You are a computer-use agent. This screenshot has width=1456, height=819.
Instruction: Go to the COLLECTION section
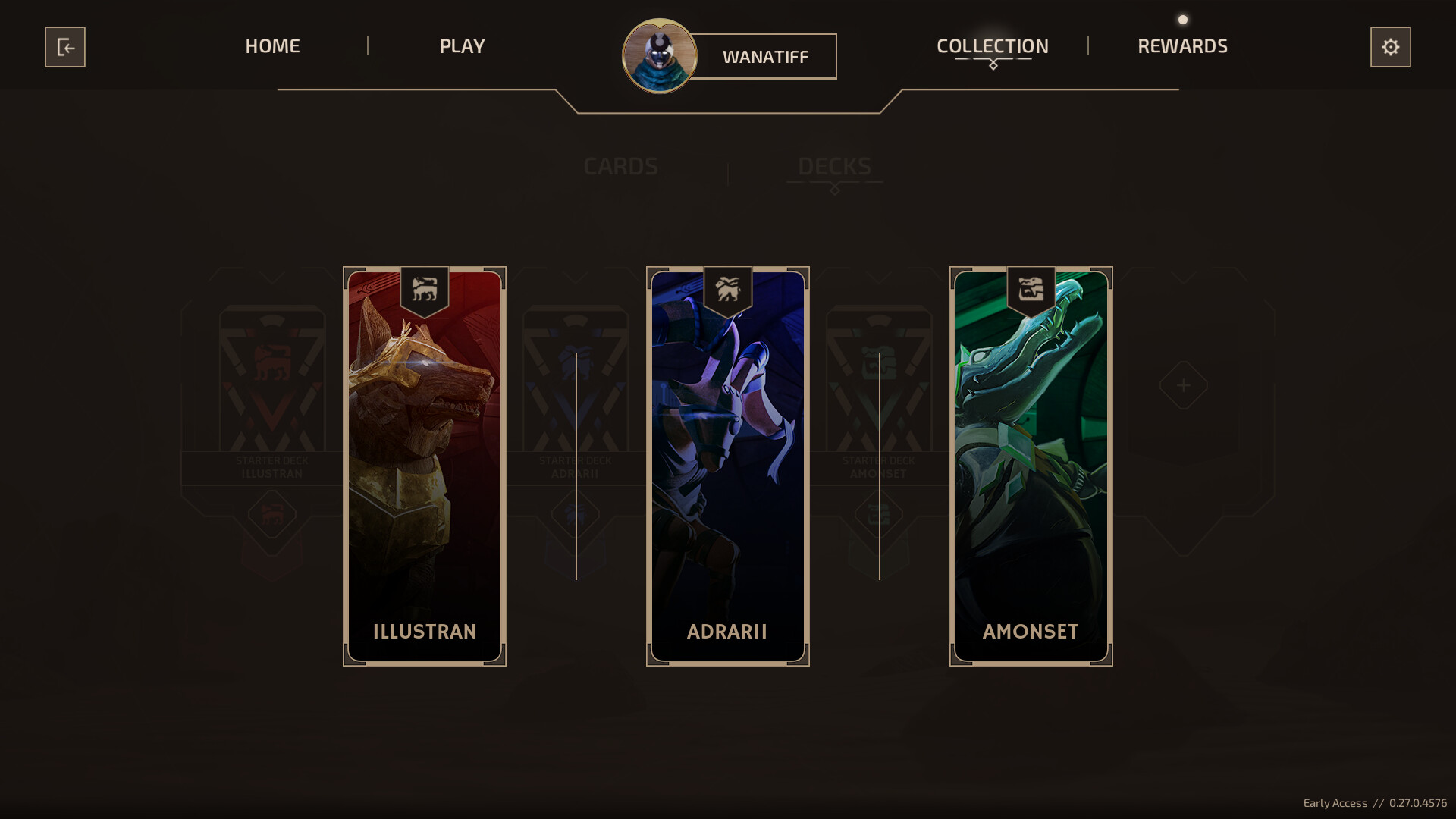[992, 46]
